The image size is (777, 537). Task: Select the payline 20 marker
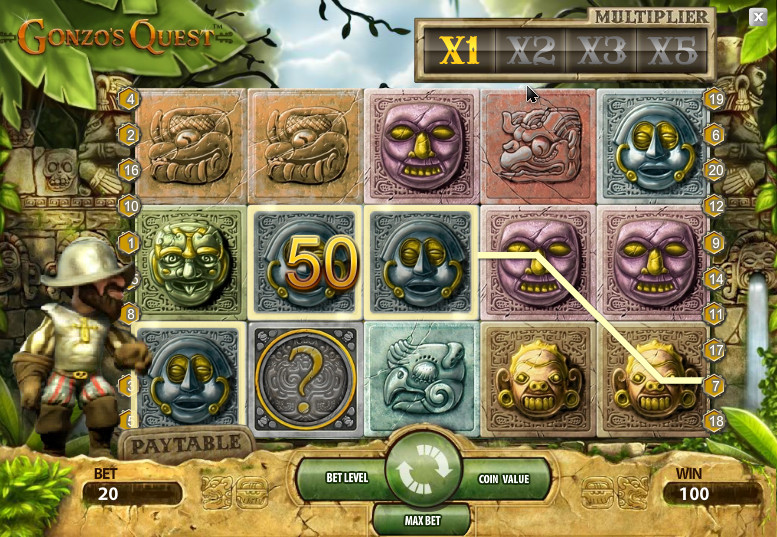(x=714, y=170)
